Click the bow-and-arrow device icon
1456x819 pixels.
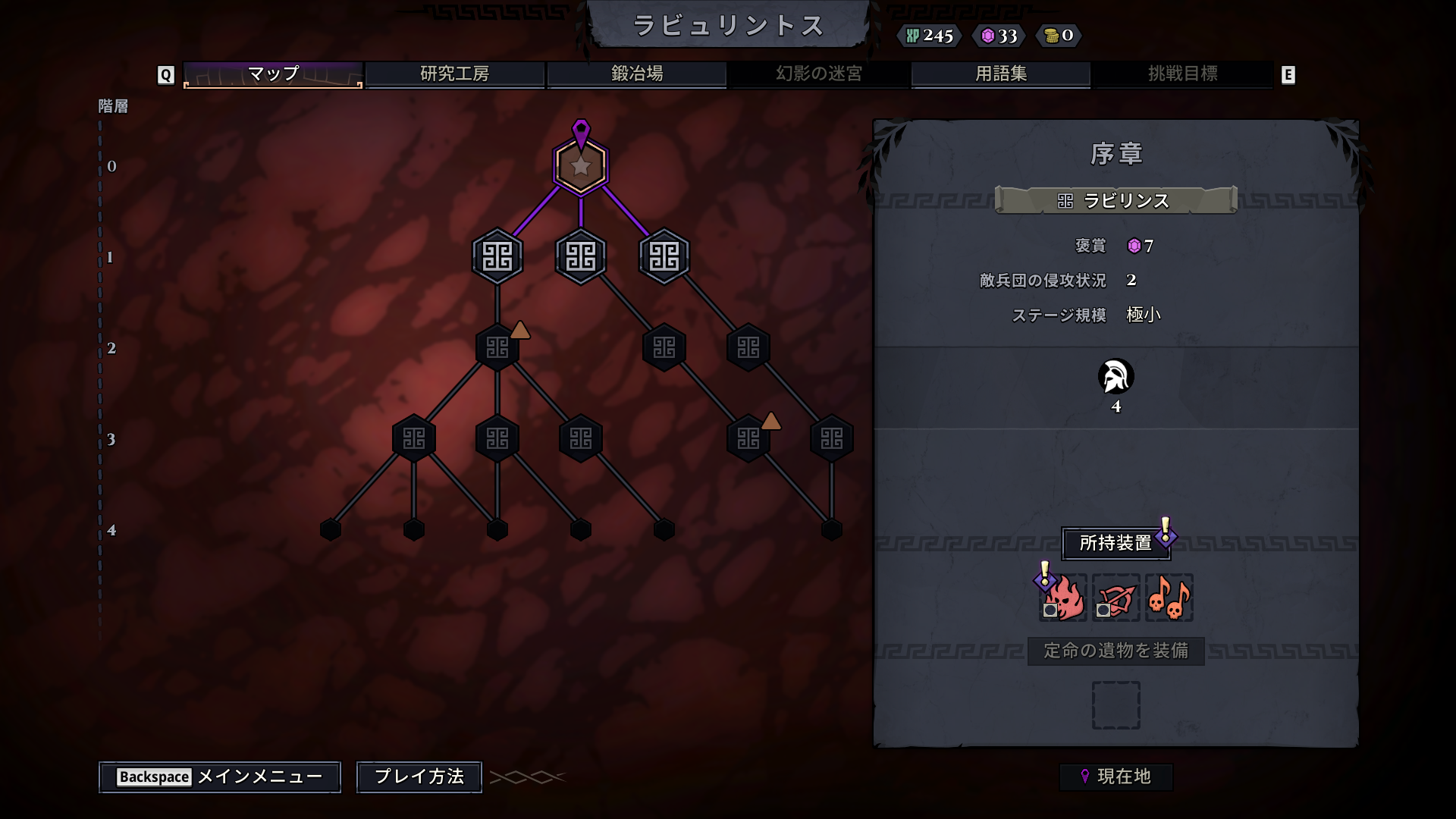click(x=1116, y=598)
